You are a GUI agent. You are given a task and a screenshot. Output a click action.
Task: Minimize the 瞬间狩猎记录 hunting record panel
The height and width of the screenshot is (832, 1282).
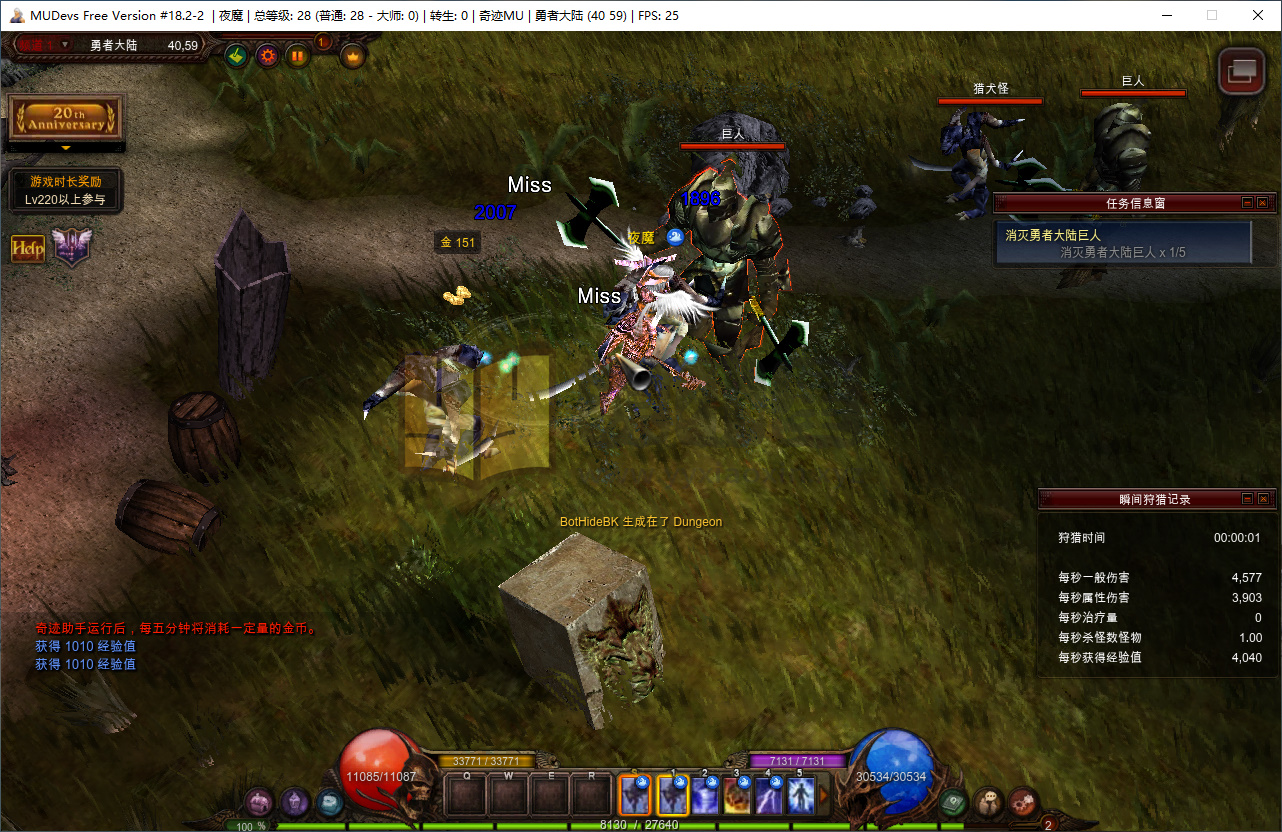click(x=1247, y=499)
